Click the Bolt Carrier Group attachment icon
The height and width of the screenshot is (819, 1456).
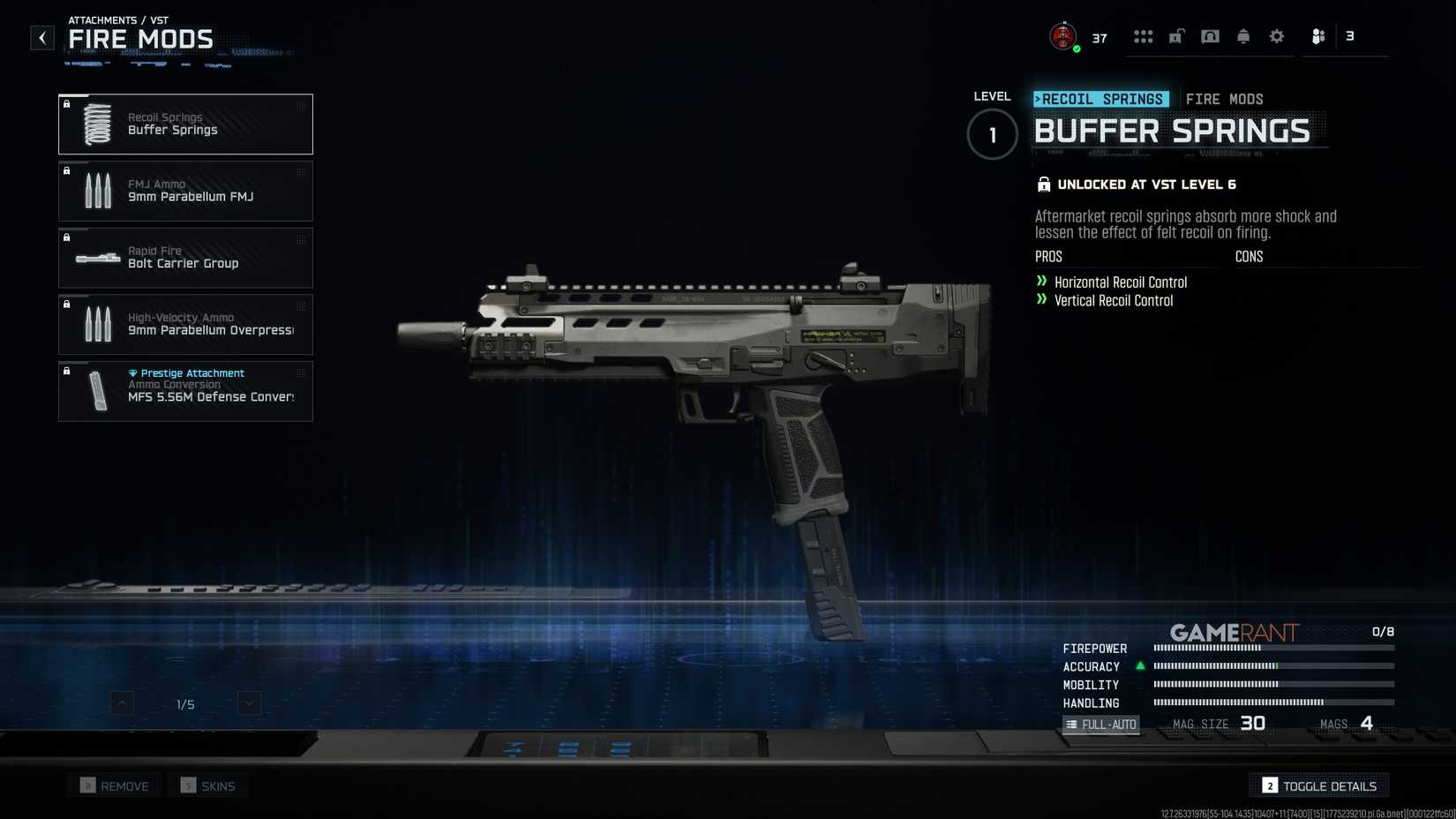tap(98, 258)
